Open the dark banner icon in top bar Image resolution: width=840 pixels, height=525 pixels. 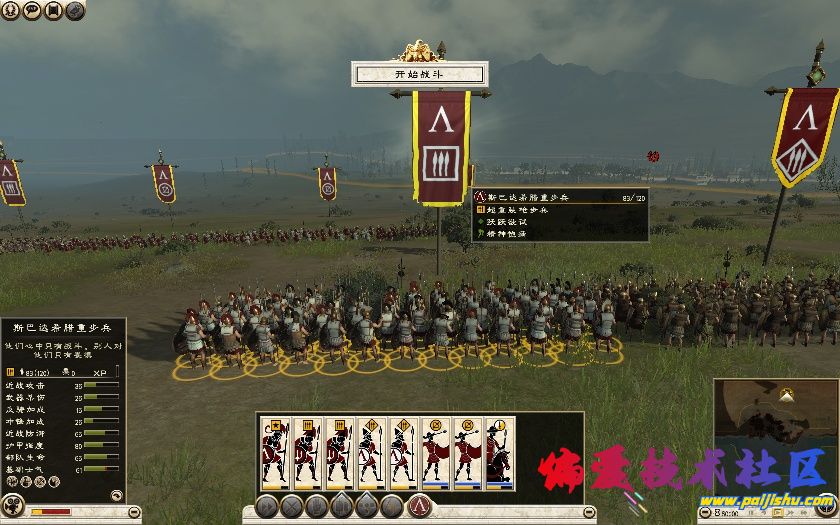[x=53, y=10]
